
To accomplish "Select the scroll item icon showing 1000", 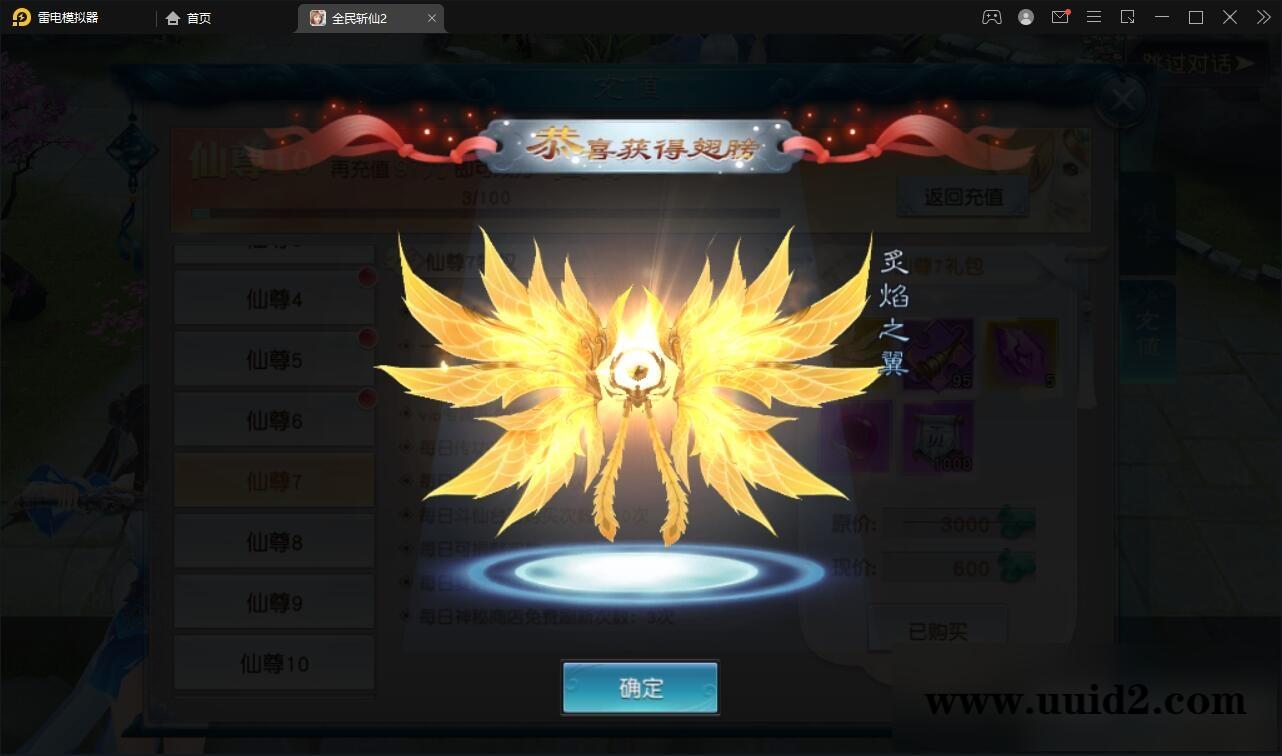I will pos(940,437).
